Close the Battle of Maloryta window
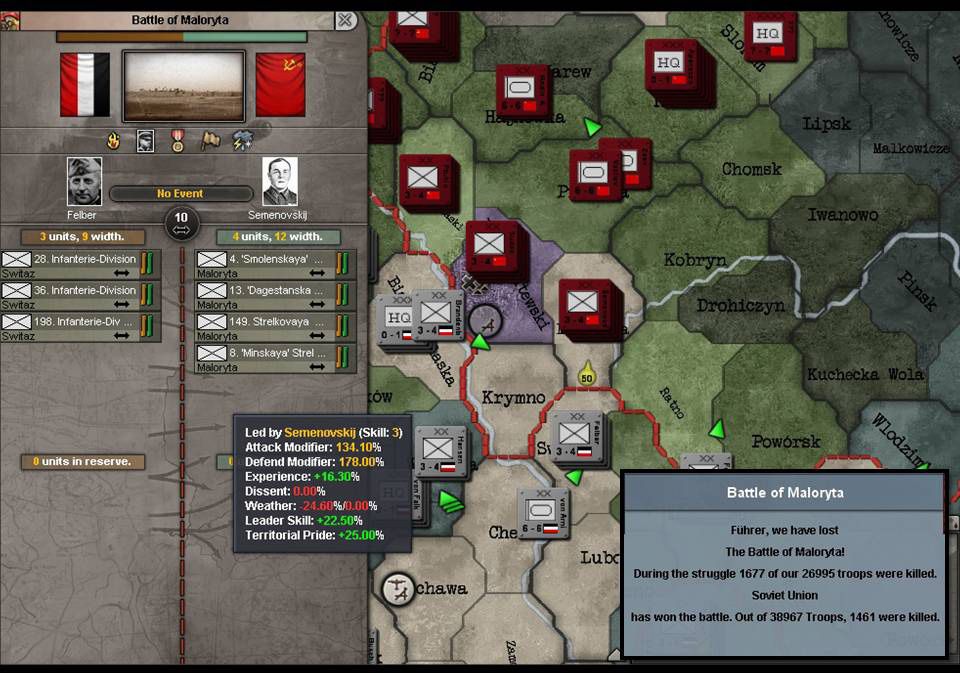This screenshot has width=960, height=673. [345, 20]
